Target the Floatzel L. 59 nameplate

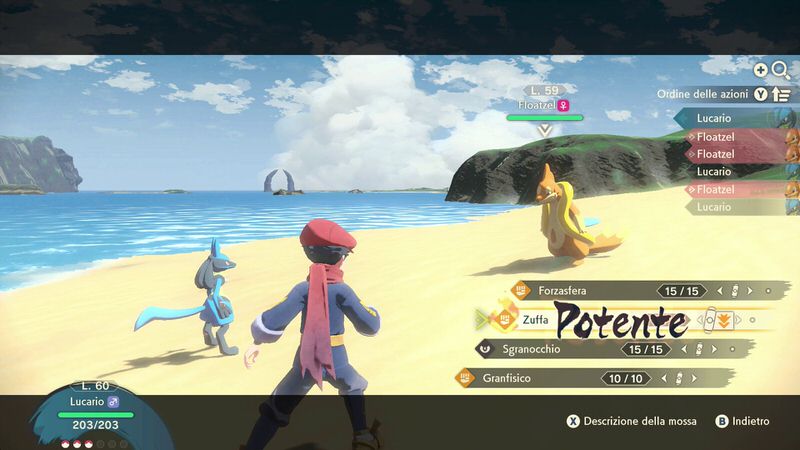544,104
